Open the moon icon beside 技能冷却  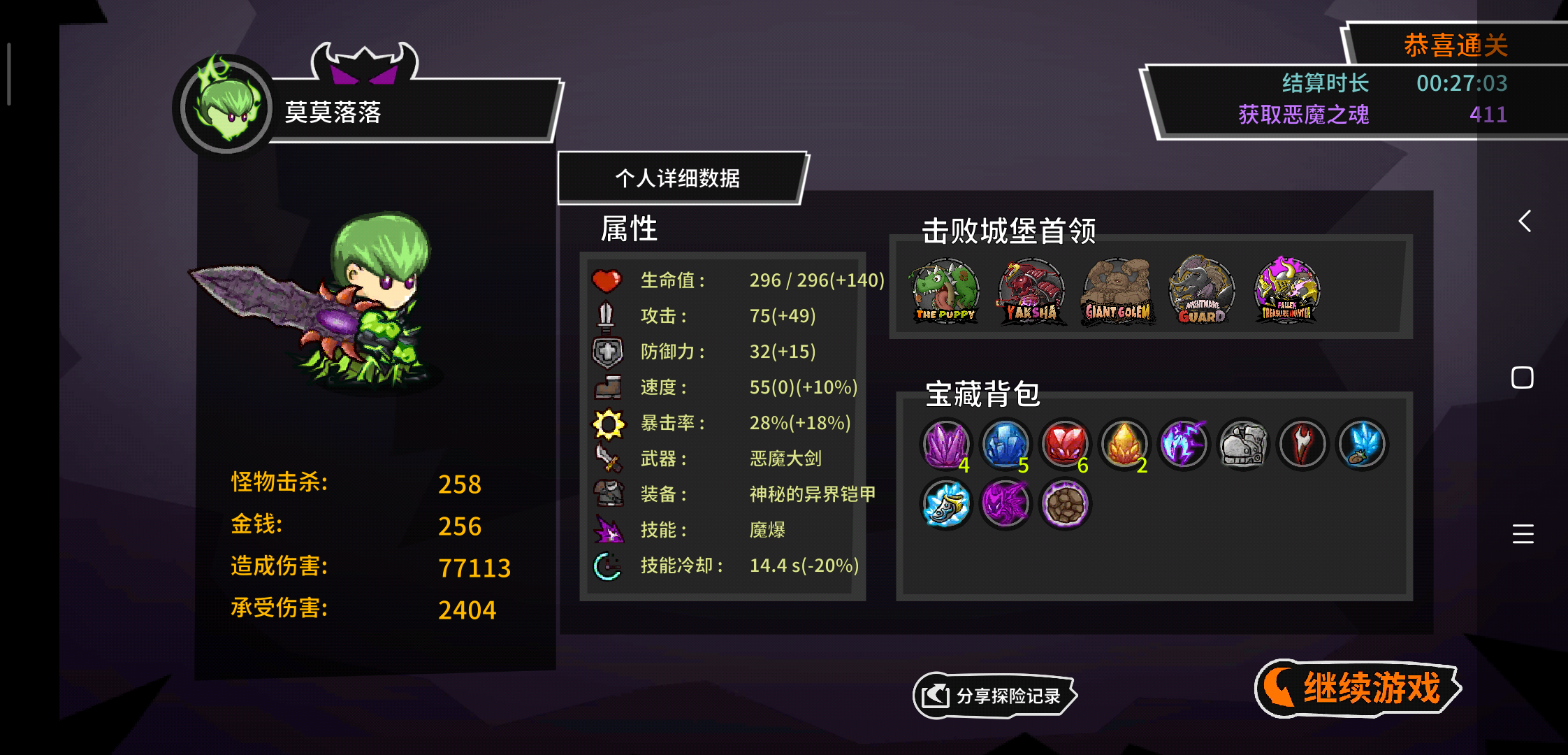point(607,565)
